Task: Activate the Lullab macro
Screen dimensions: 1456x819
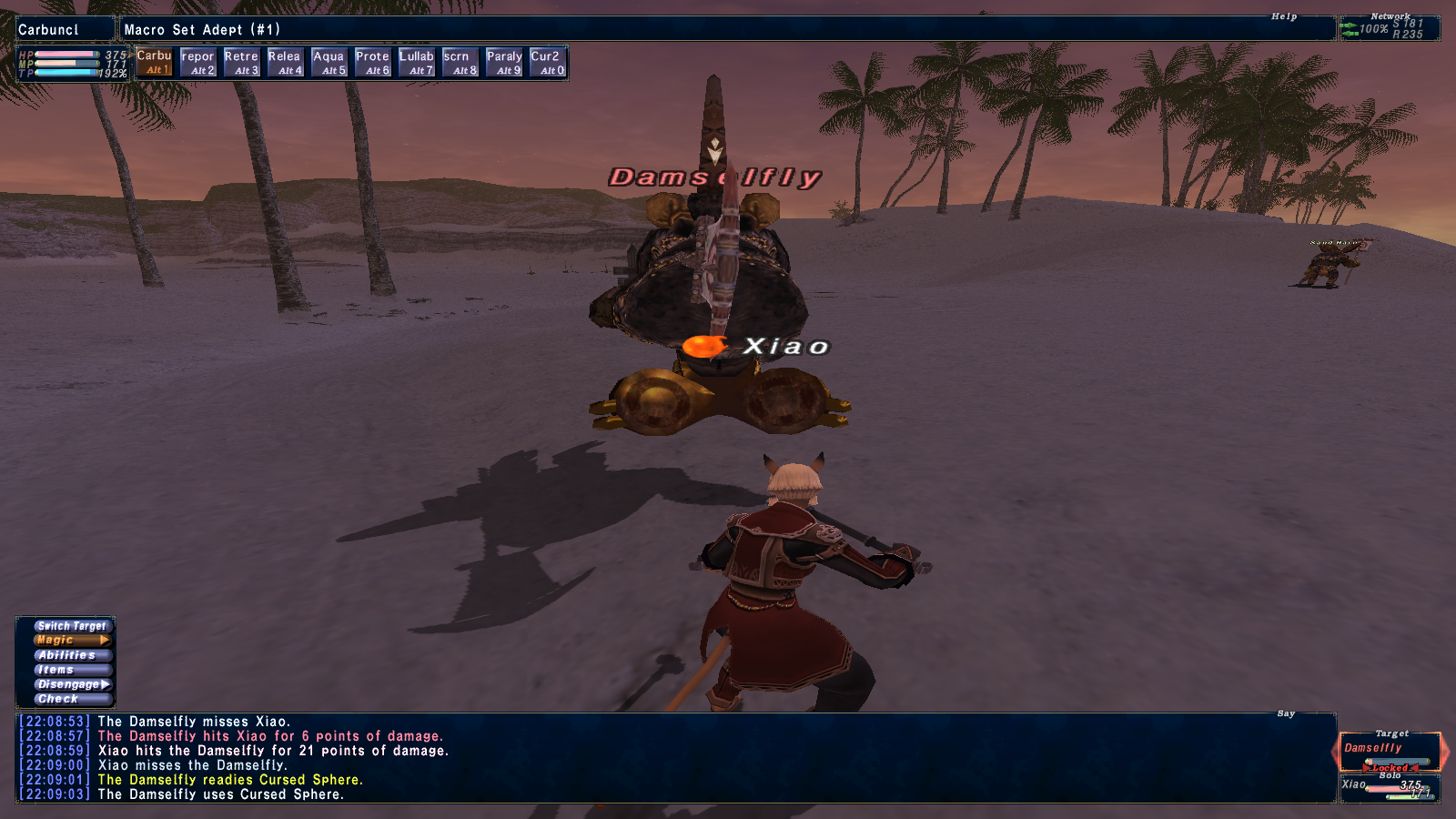Action: coord(416,63)
